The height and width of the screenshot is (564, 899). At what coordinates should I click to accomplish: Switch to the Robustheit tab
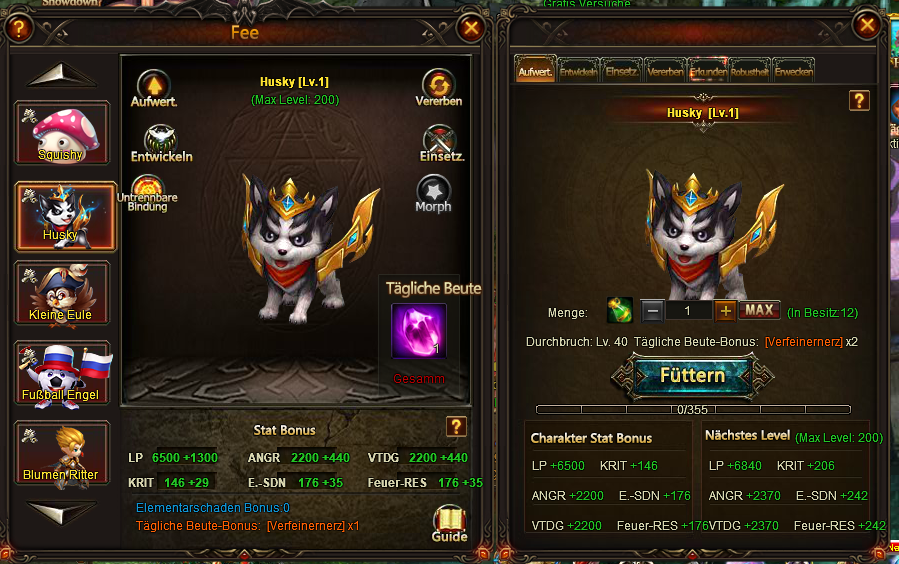click(750, 71)
